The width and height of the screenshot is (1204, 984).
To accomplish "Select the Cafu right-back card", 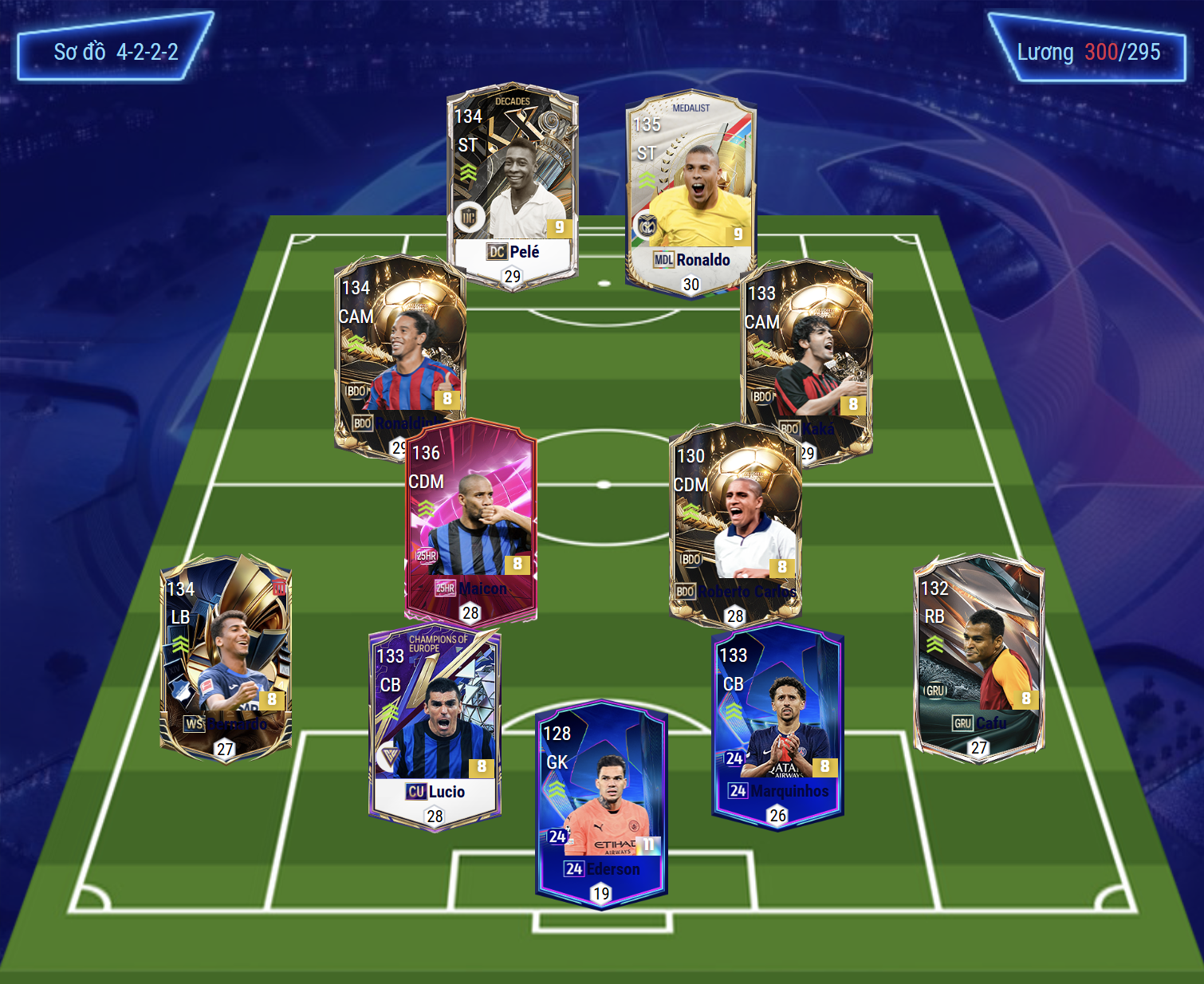I will tap(979, 655).
